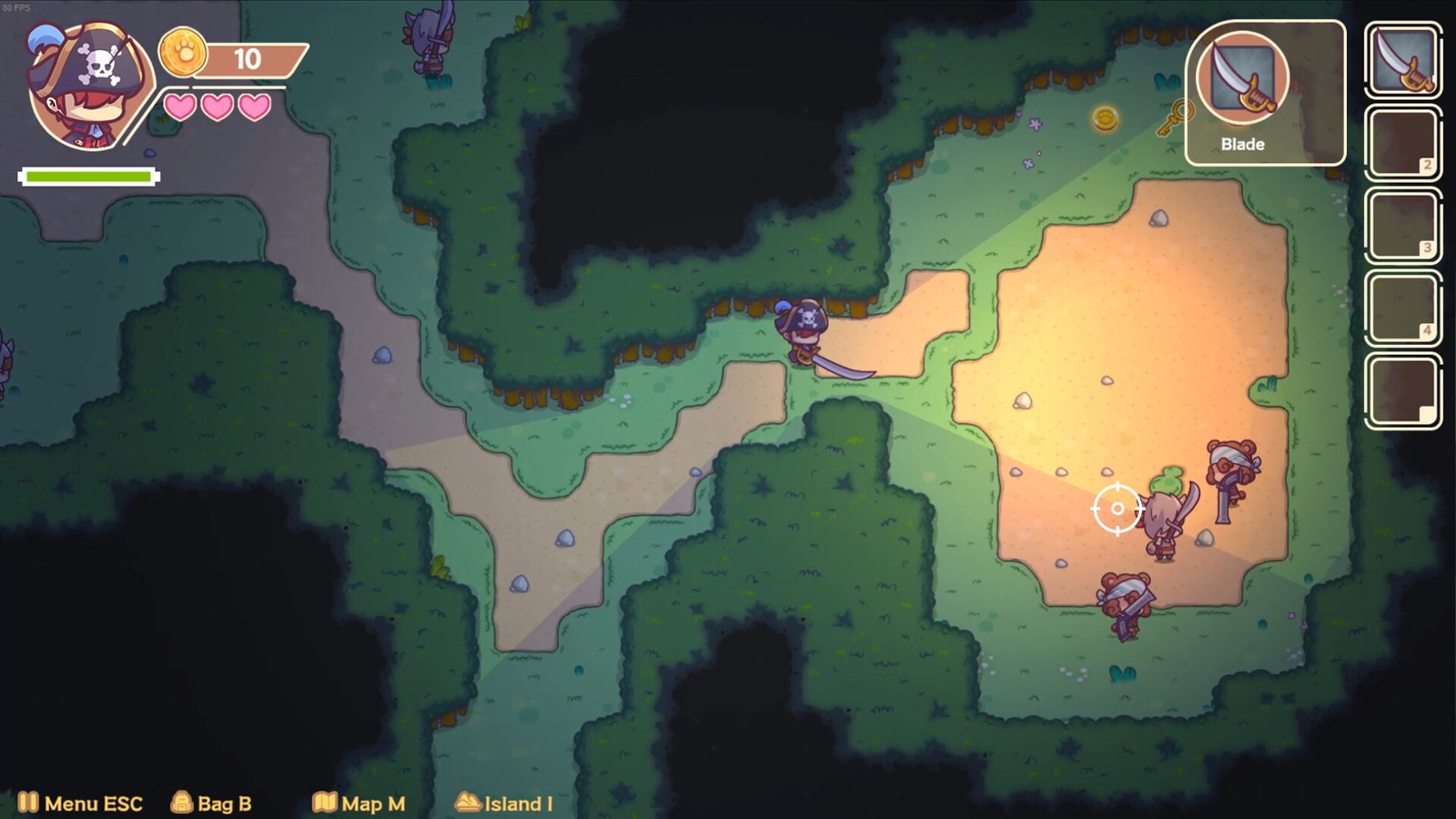Viewport: 1456px width, 819px height.
Task: Open the Bag inventory
Action: (211, 803)
